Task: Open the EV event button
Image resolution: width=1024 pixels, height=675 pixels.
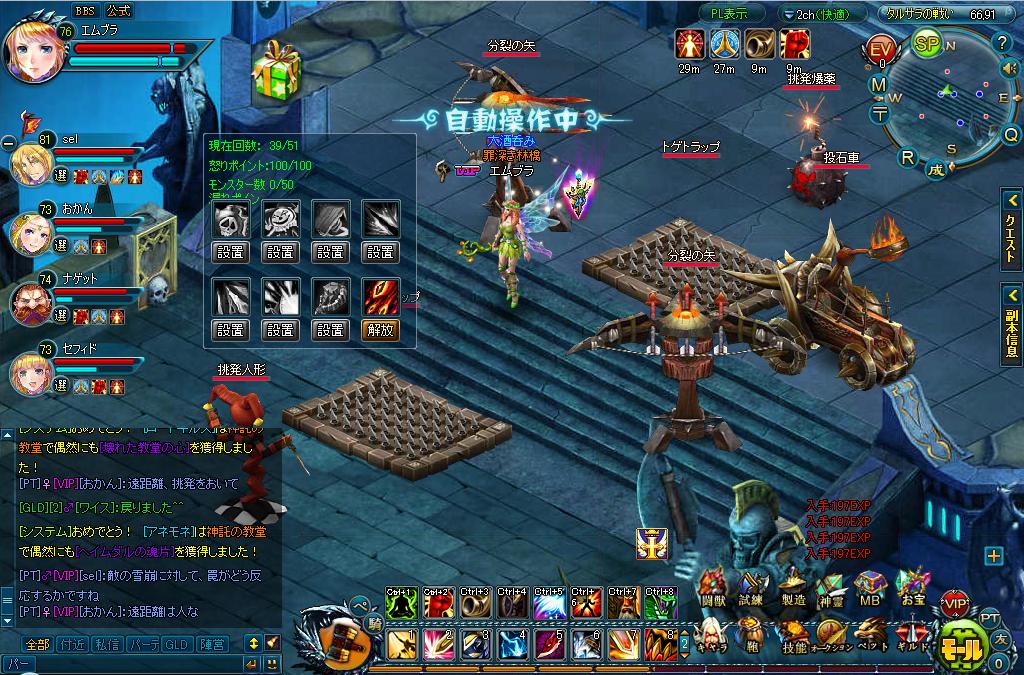Action: tap(882, 50)
